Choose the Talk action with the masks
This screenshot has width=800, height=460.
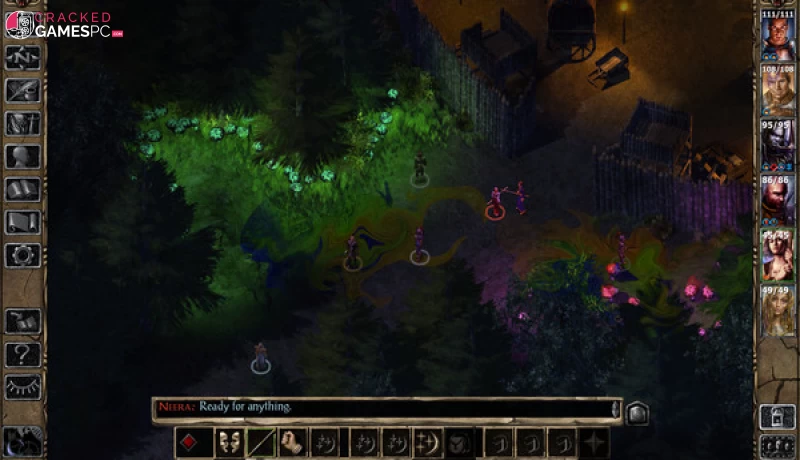click(x=229, y=442)
